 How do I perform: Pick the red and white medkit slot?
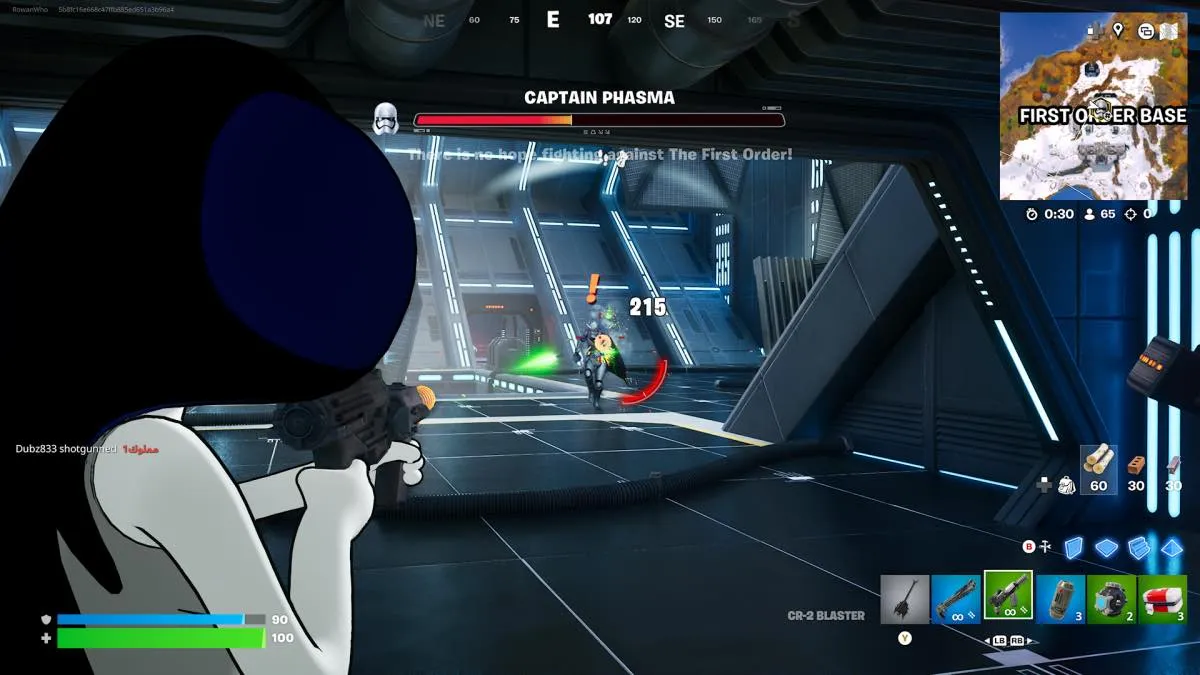pos(1162,599)
